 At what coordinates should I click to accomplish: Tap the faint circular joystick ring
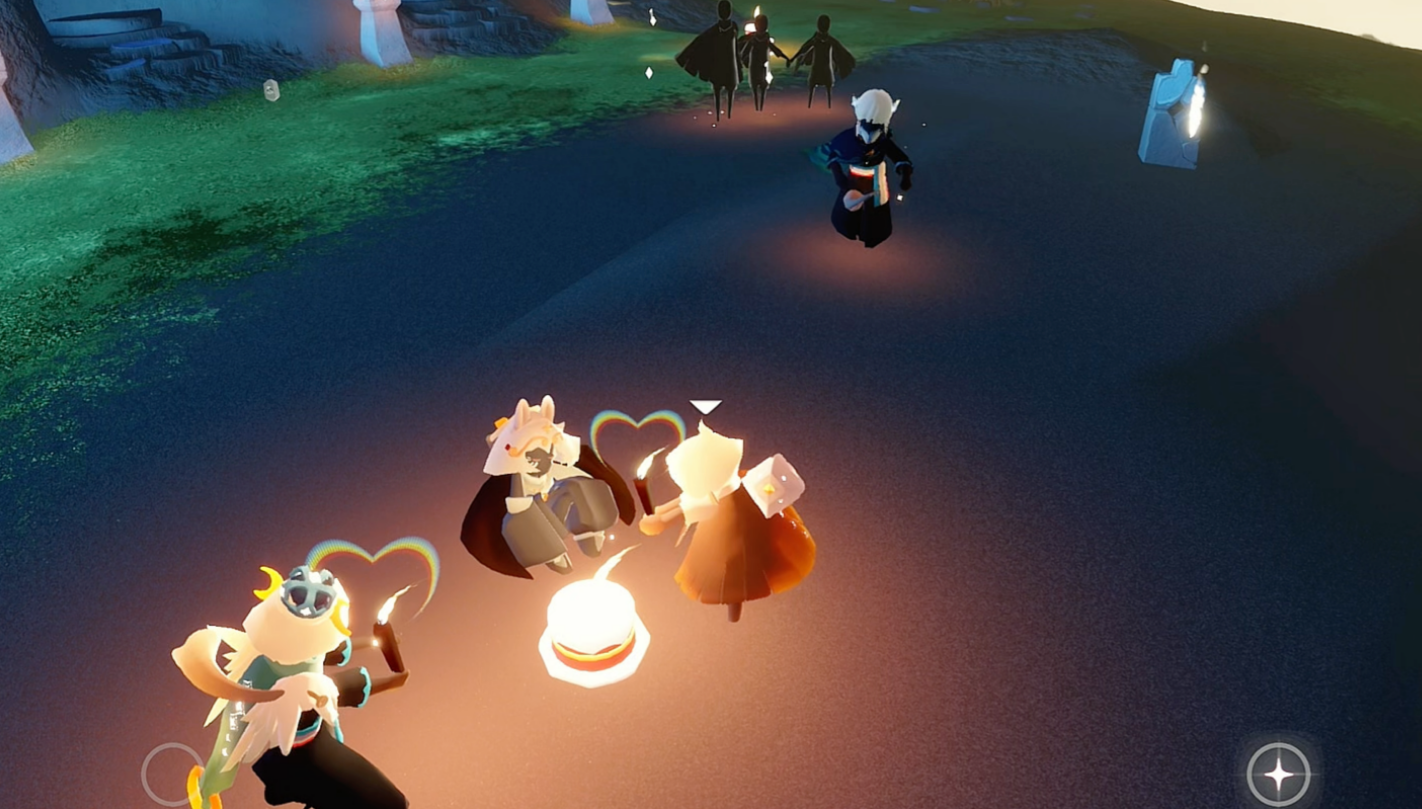click(173, 773)
